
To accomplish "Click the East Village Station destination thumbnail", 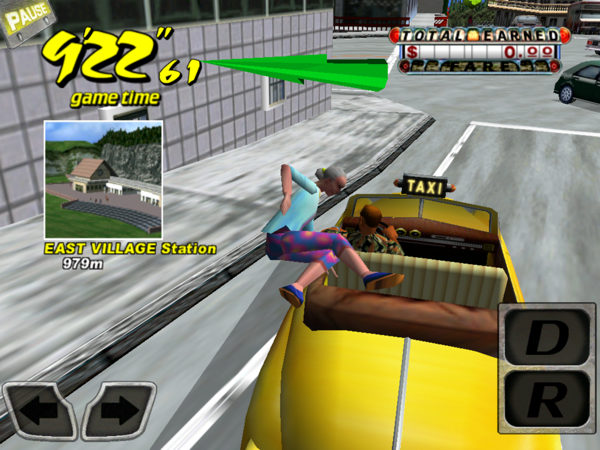I will tap(103, 179).
